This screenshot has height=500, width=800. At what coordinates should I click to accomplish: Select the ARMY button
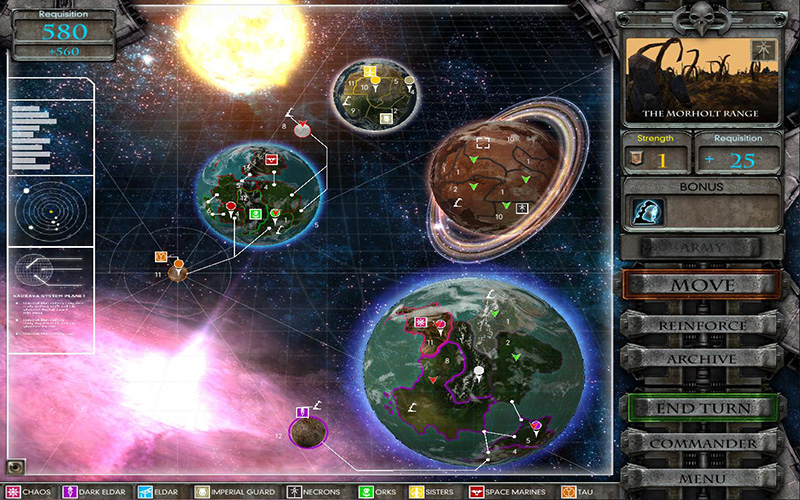point(700,245)
